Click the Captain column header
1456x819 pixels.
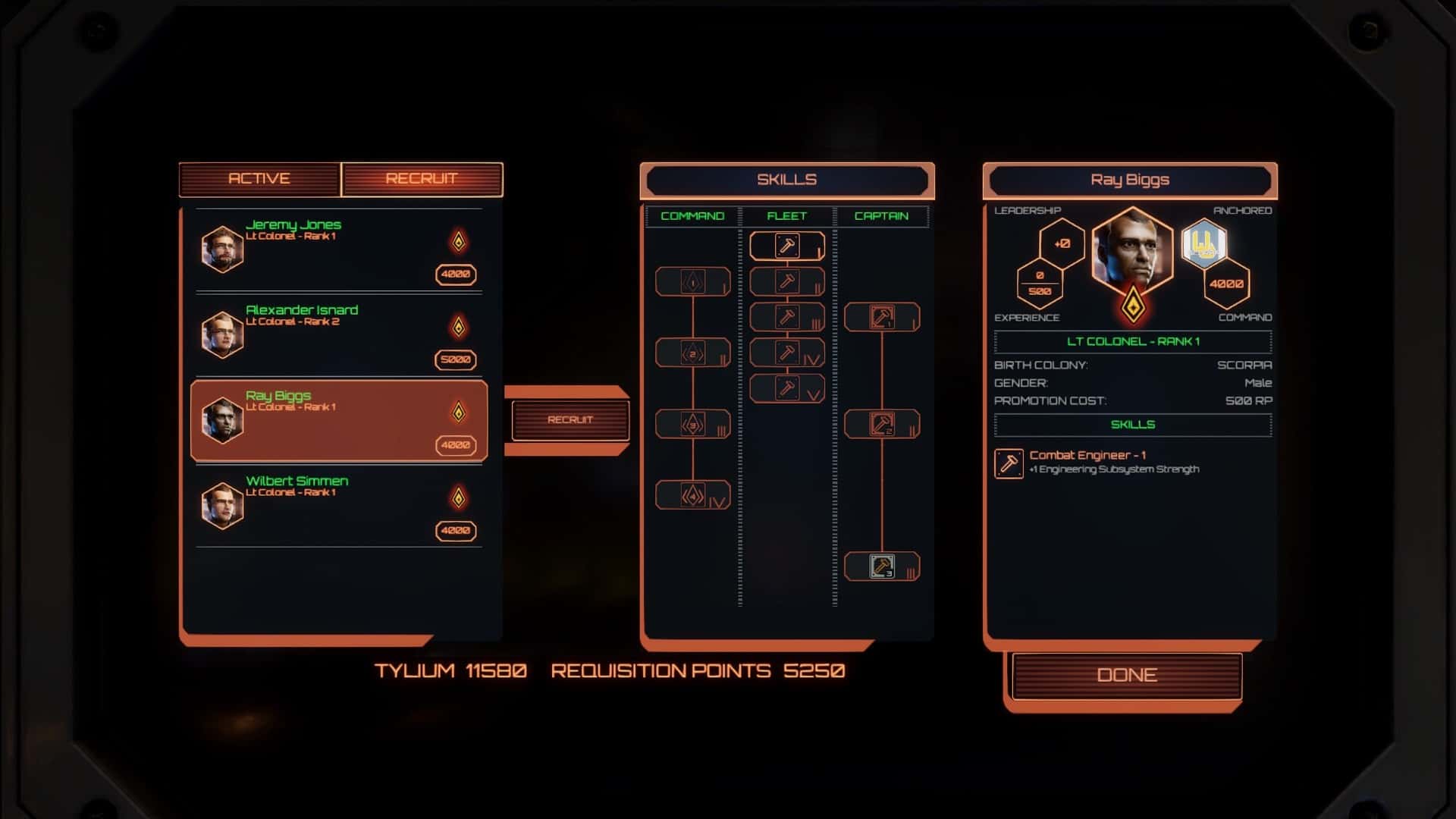pyautogui.click(x=882, y=215)
